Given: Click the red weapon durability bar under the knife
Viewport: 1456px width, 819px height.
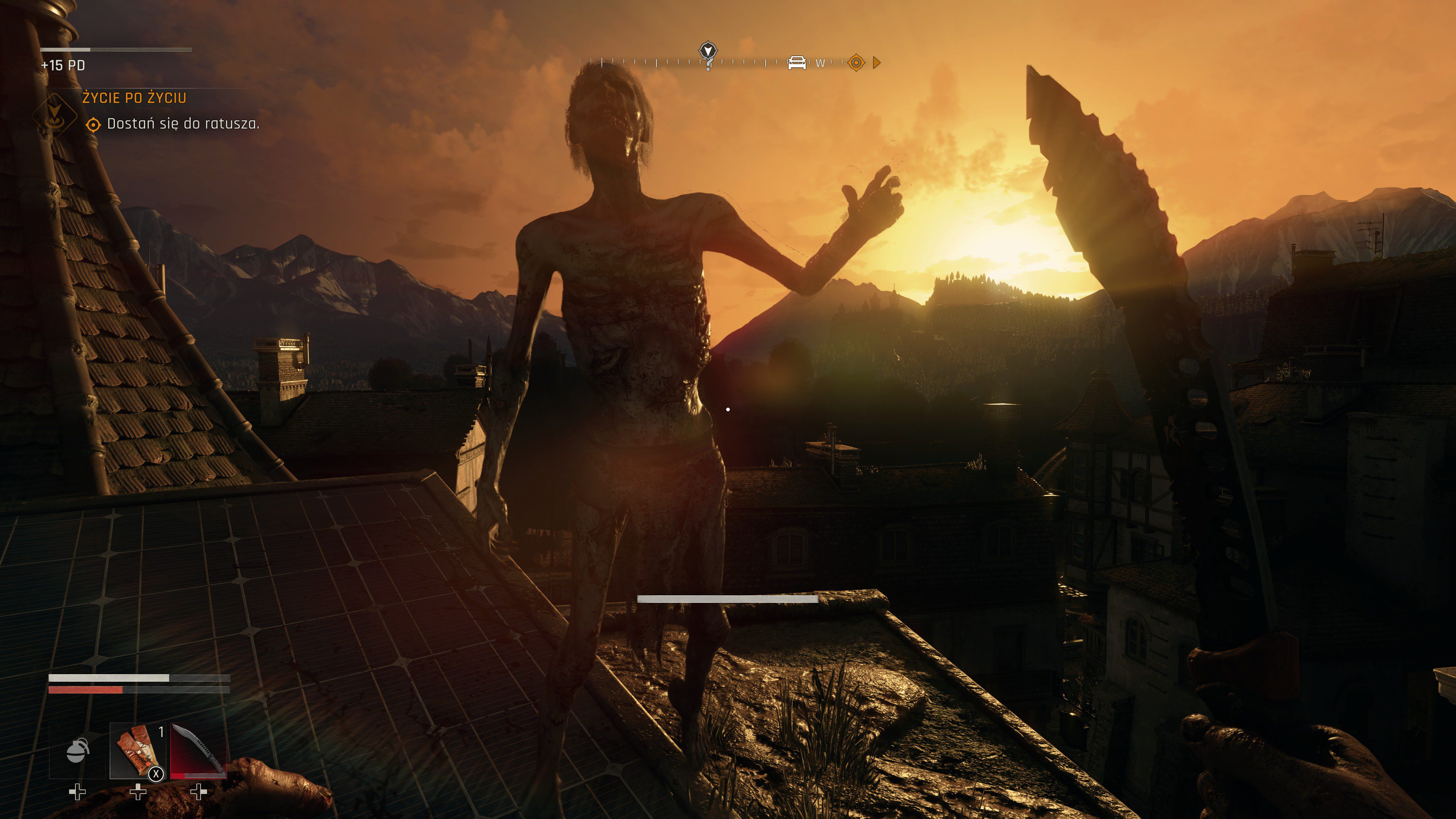Looking at the screenshot, I should pyautogui.click(x=178, y=777).
